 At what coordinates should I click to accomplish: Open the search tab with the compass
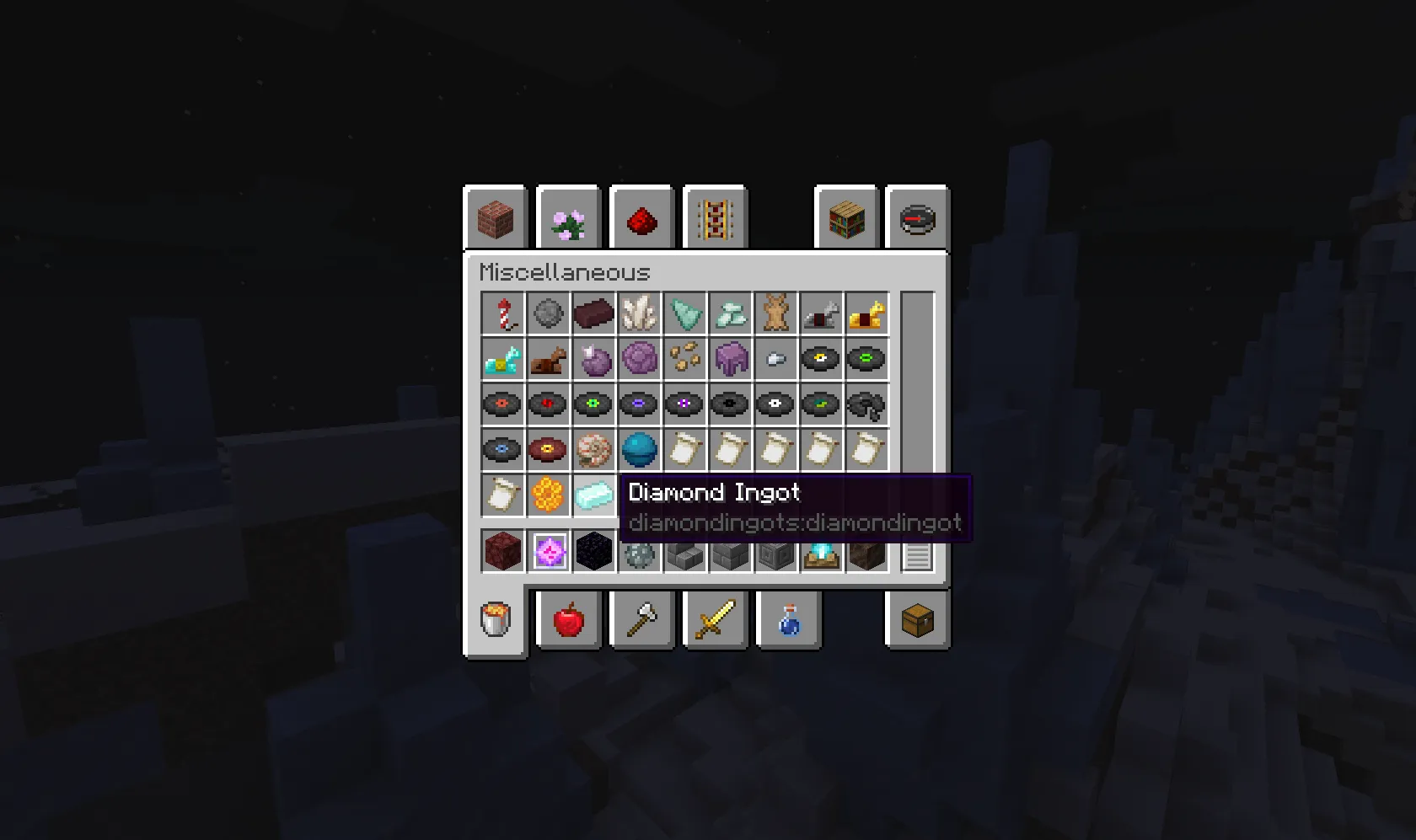pyautogui.click(x=917, y=217)
